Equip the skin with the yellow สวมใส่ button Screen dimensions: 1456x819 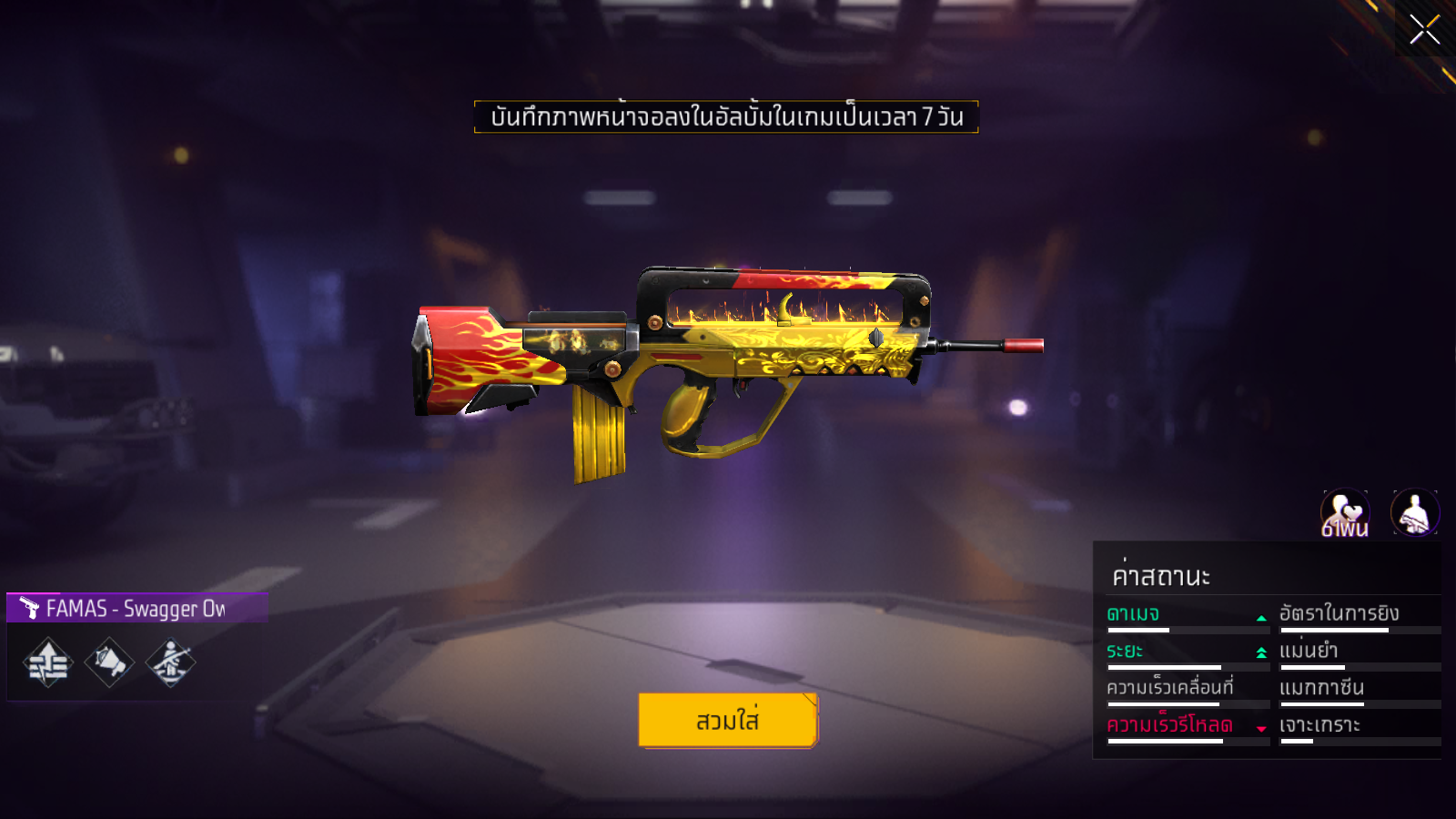[727, 720]
